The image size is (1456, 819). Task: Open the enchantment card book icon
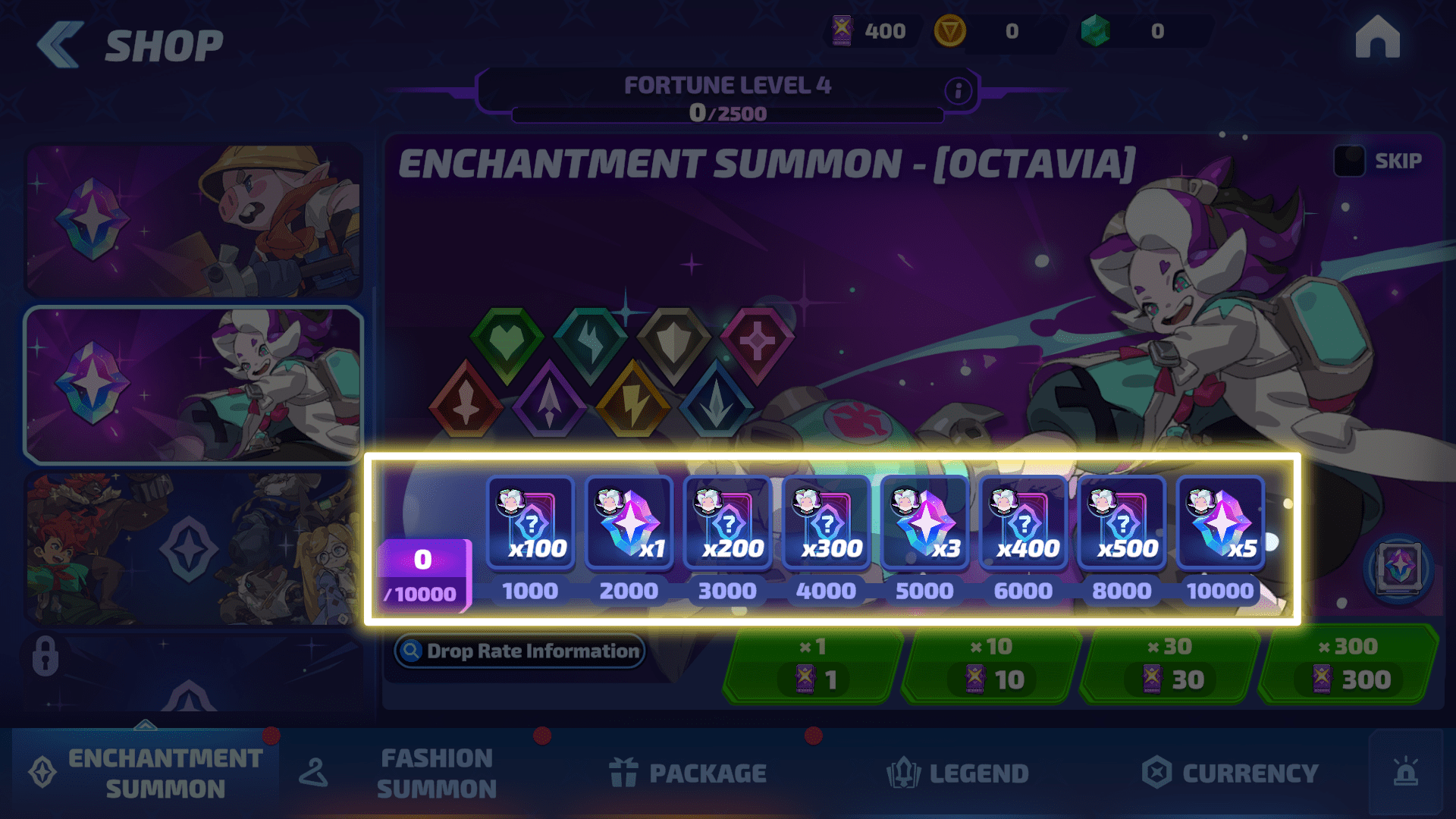1399,568
